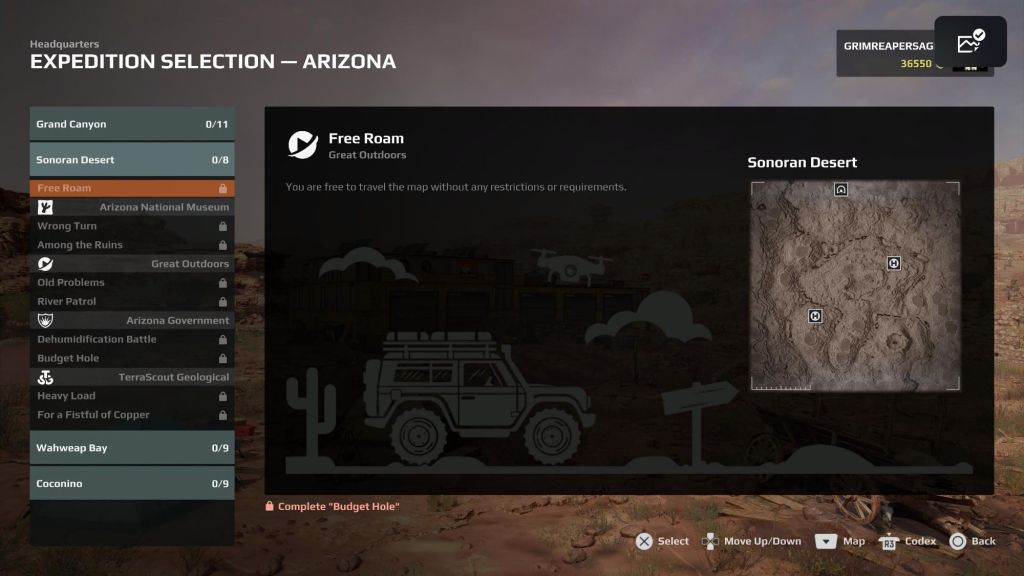Expand the Coconino region
Screen dimensions: 1024x576
click(x=132, y=484)
